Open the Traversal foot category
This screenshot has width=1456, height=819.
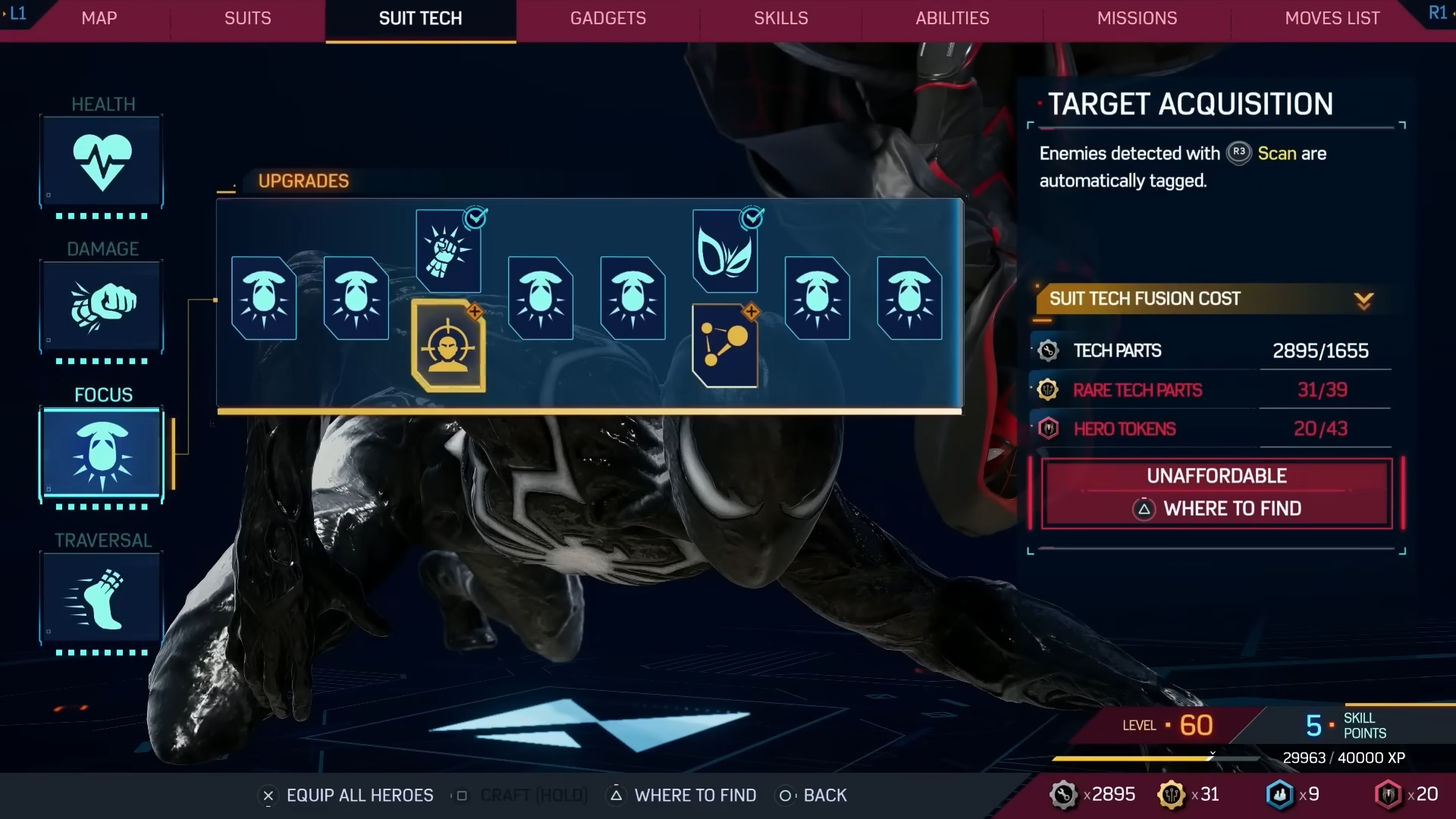102,599
